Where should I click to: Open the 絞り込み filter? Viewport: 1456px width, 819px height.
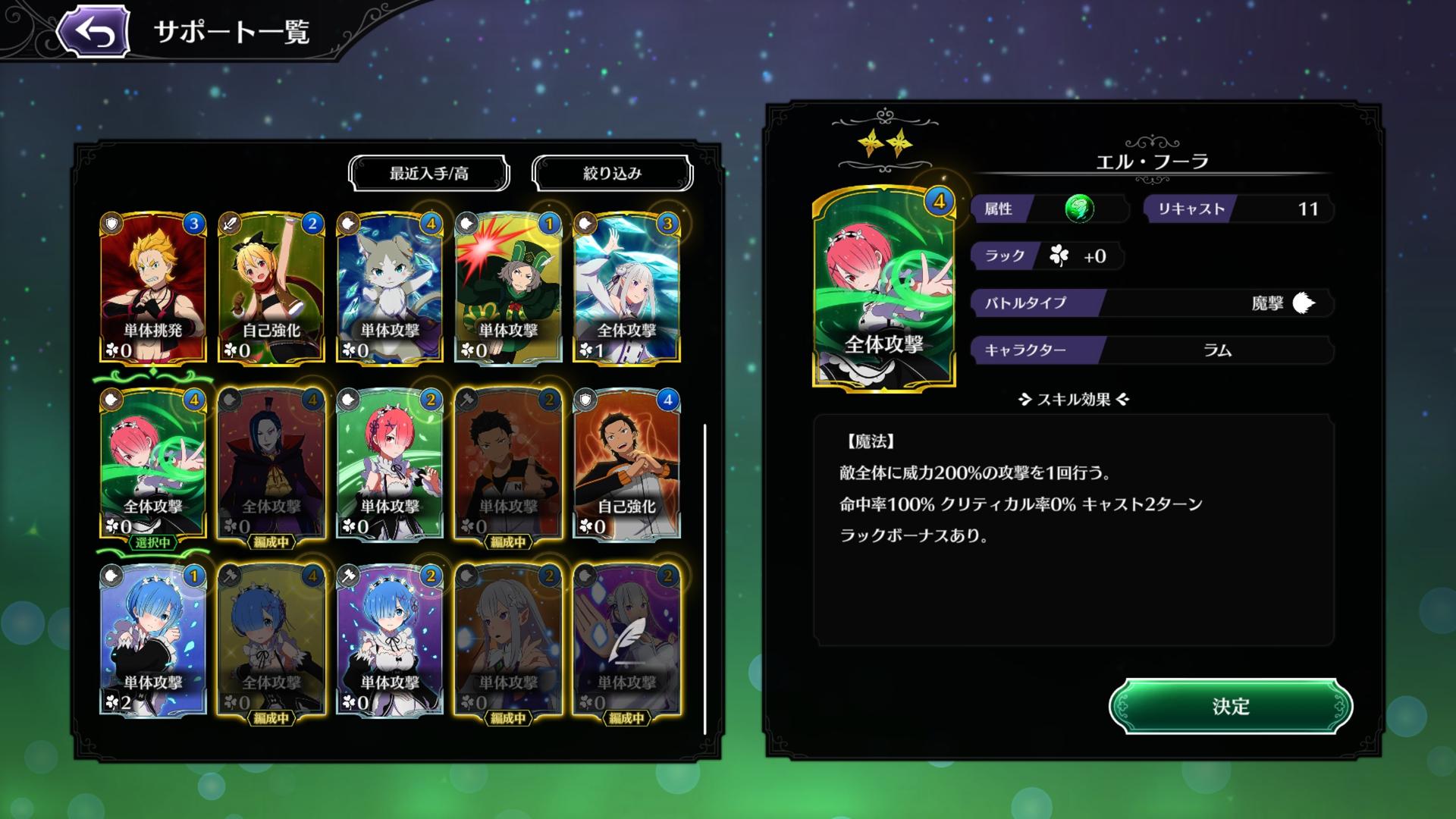(612, 174)
